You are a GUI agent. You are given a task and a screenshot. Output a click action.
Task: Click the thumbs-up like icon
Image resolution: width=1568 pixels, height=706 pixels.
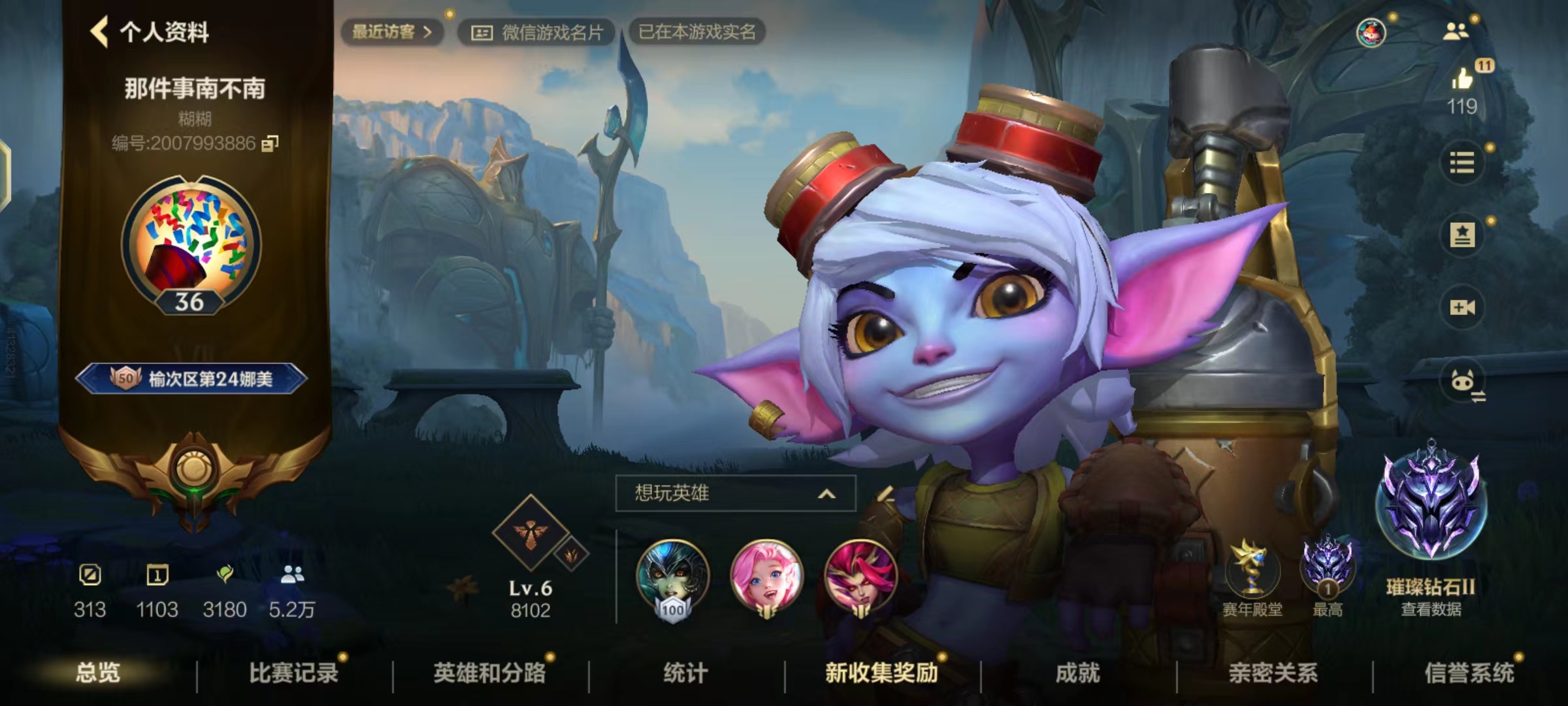tap(1462, 80)
